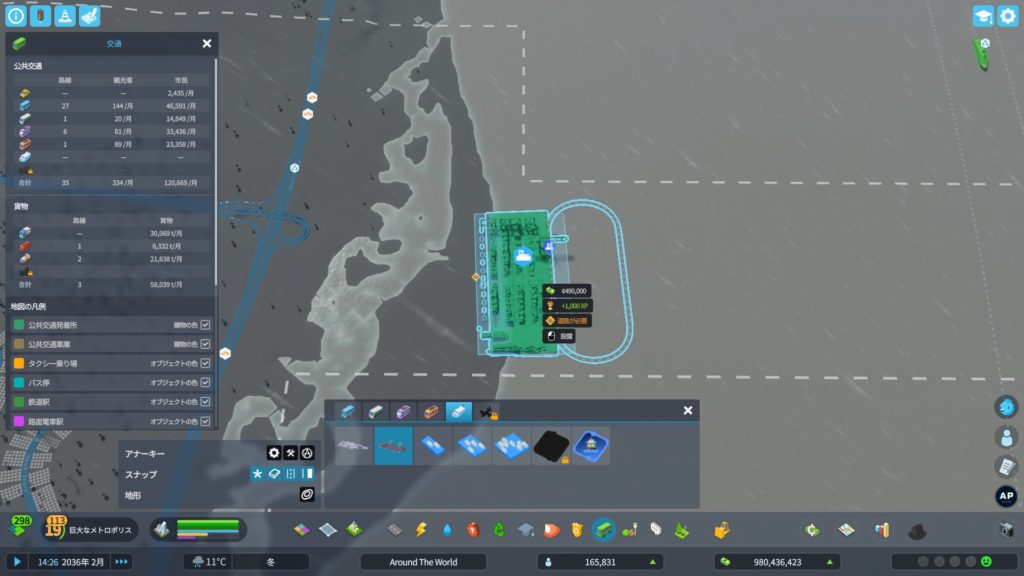Open the water and sewage category
Viewport: 1024px width, 576px height.
pos(447,529)
